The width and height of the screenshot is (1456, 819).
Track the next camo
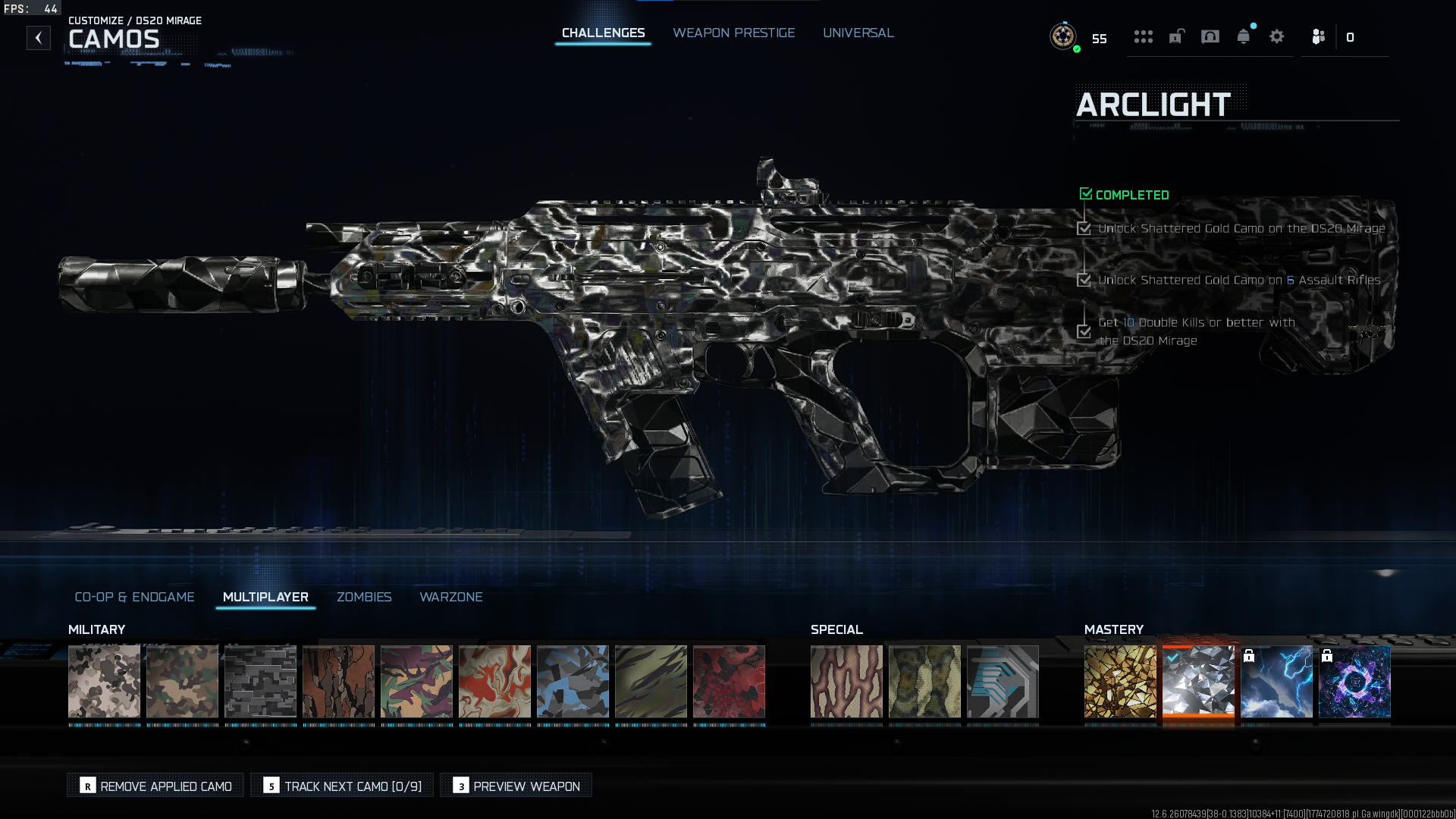tap(343, 786)
